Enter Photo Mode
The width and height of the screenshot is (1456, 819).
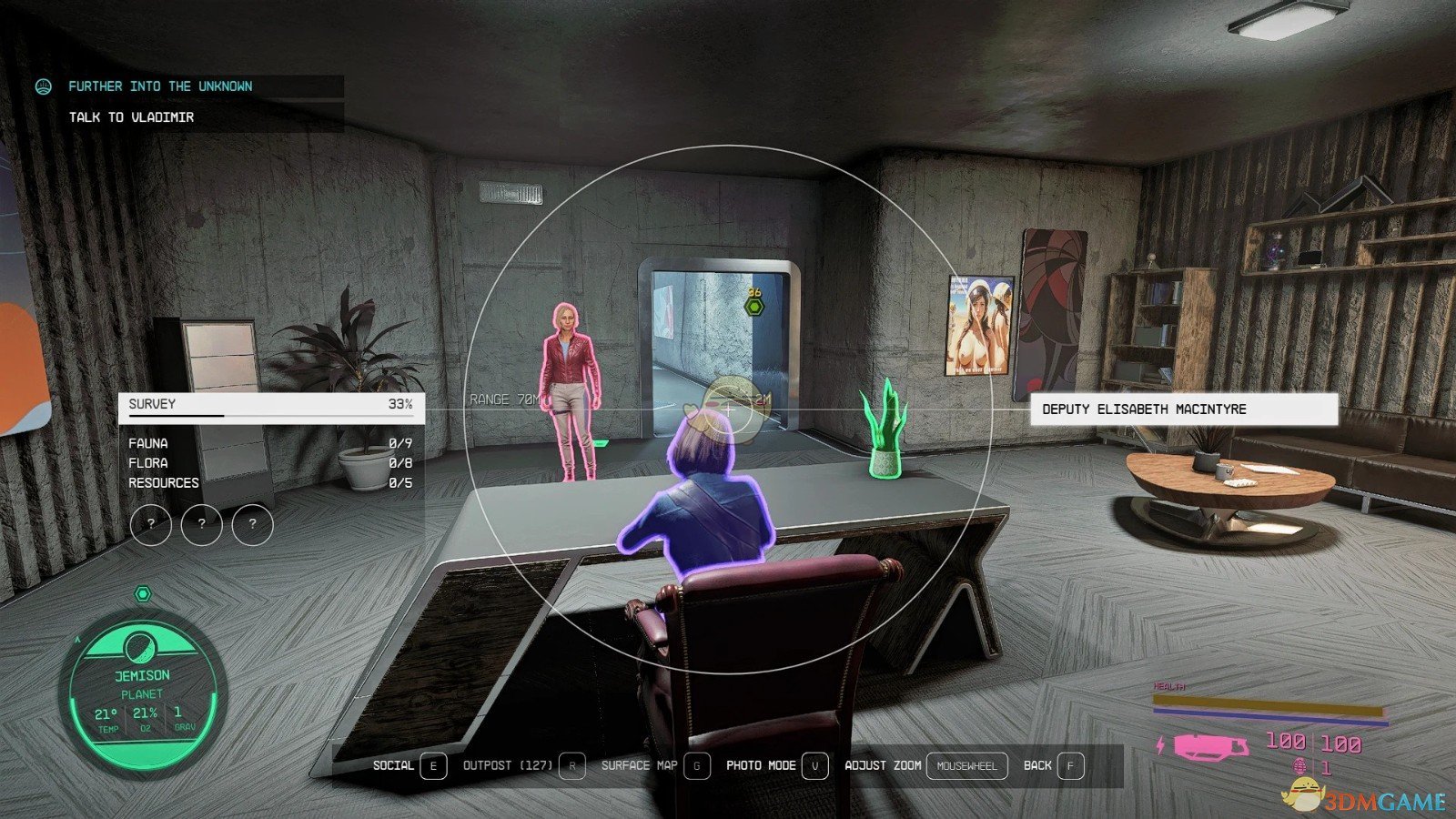[776, 766]
